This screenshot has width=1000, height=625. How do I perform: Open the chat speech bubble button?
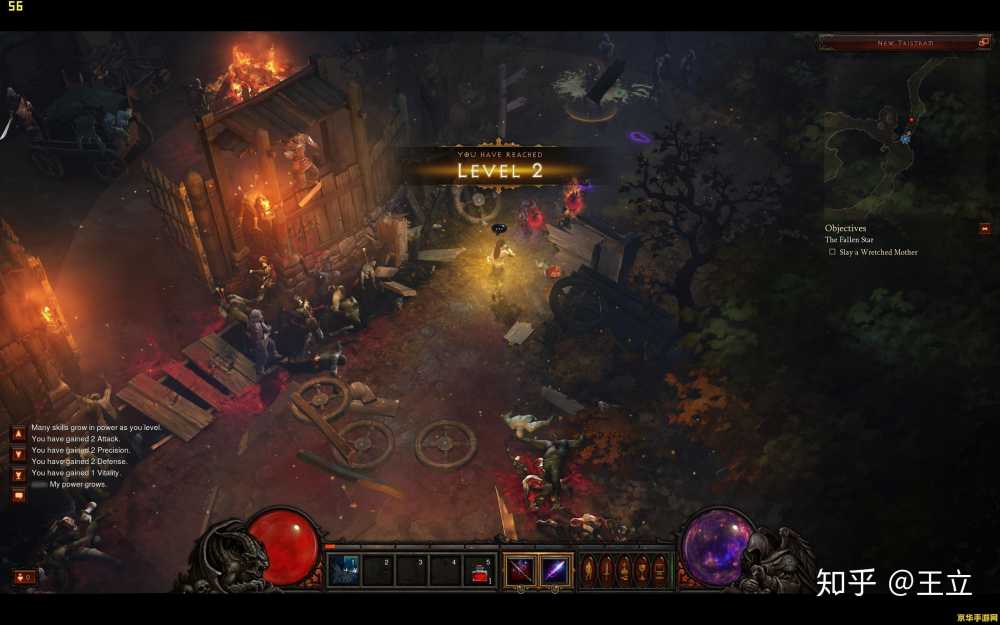pos(18,496)
